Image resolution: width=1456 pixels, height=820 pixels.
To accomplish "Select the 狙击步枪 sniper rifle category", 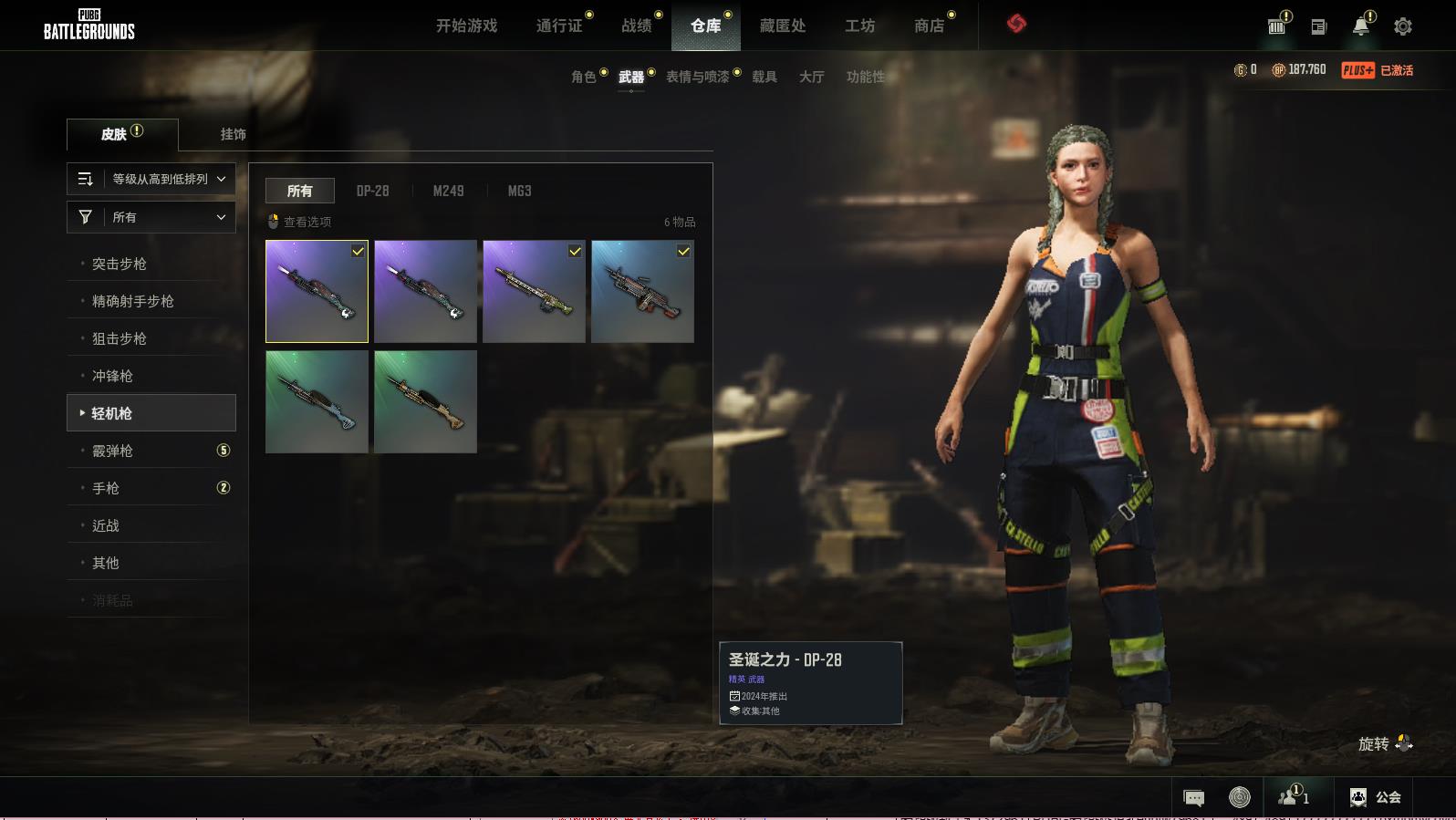I will click(120, 338).
